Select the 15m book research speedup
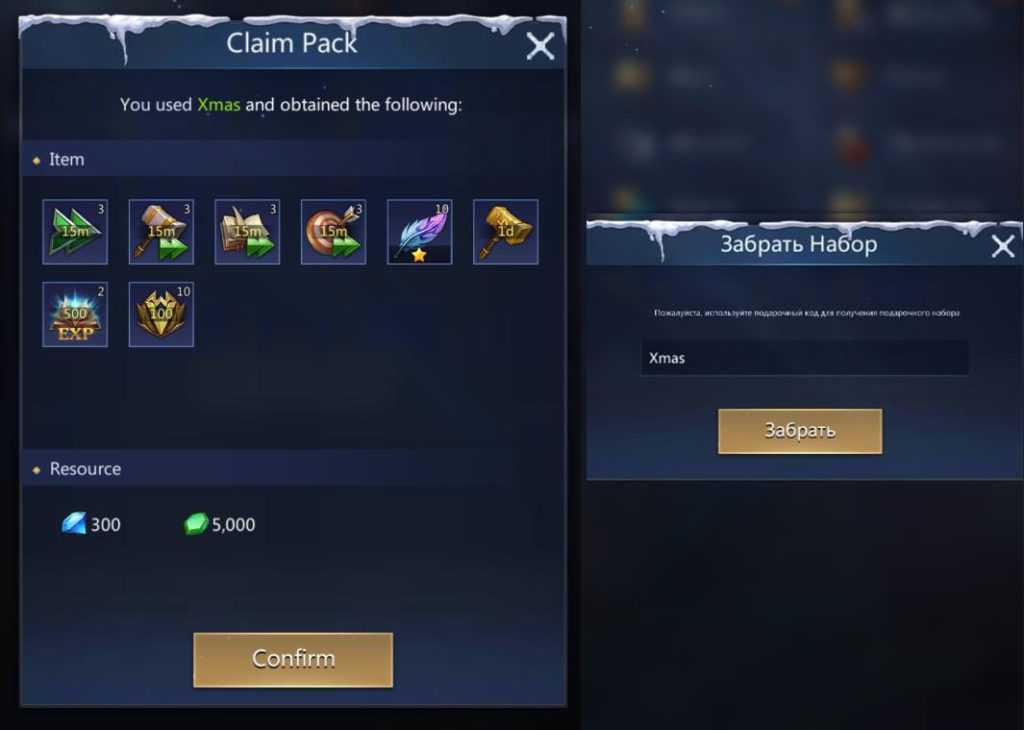Viewport: 1024px width, 730px height. (x=247, y=232)
